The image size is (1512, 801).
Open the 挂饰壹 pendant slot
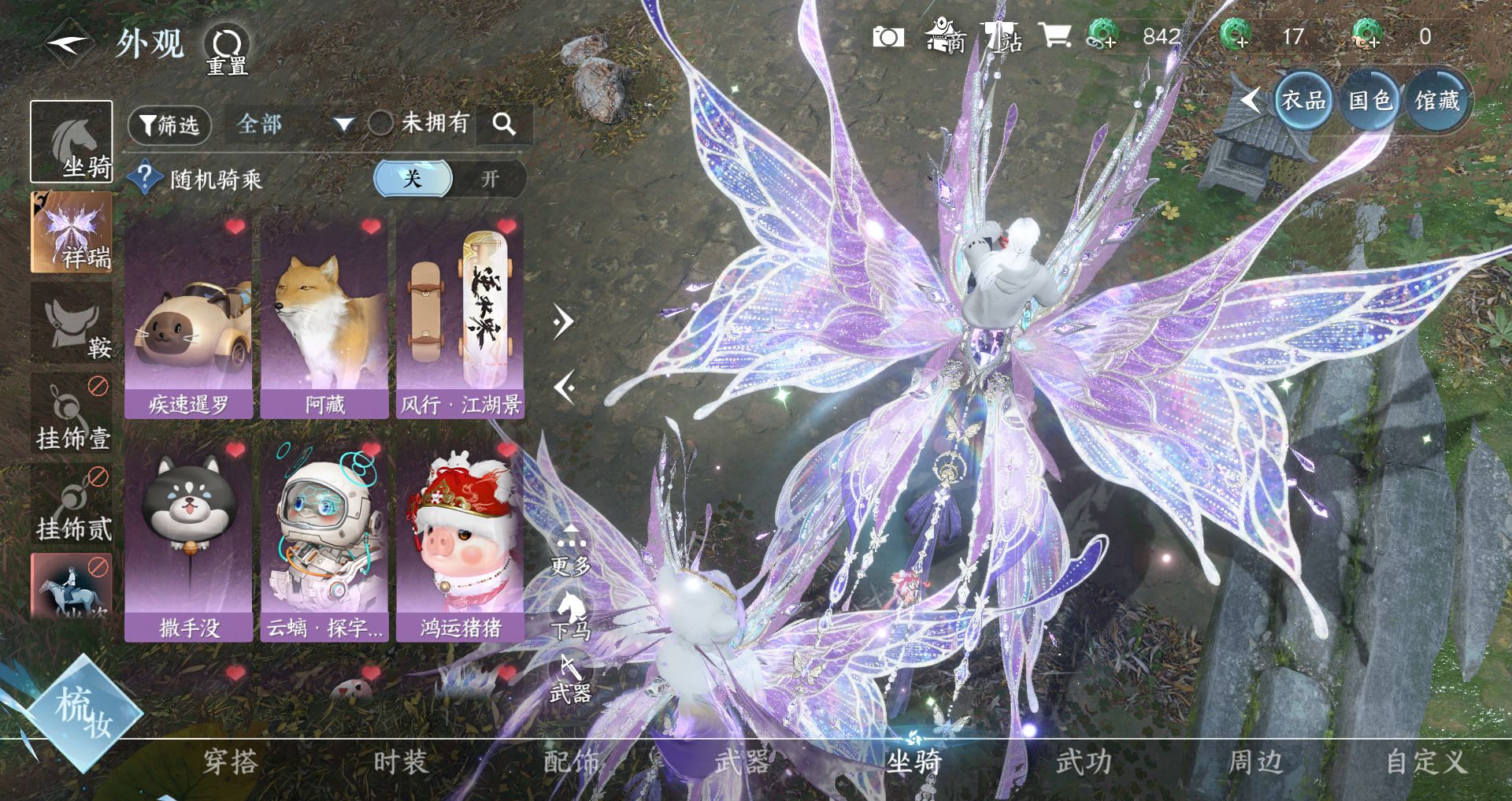click(x=72, y=415)
